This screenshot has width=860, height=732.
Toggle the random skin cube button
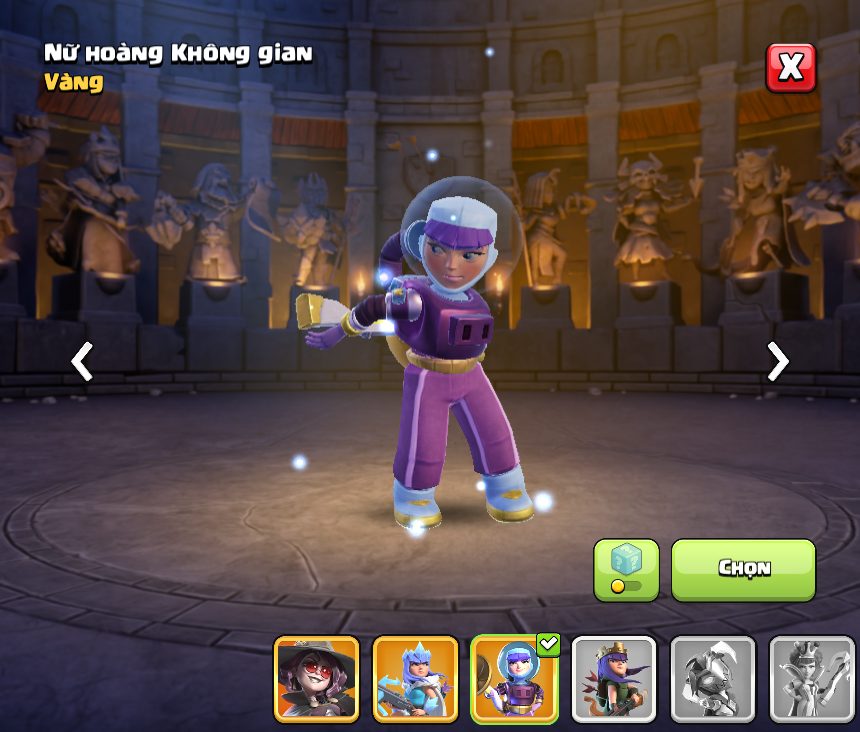pyautogui.click(x=626, y=569)
